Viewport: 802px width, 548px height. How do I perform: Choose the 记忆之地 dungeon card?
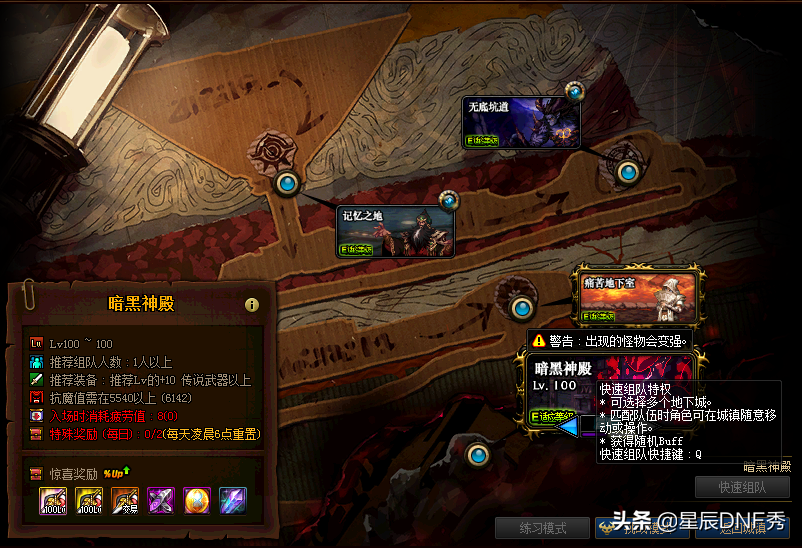pos(395,232)
